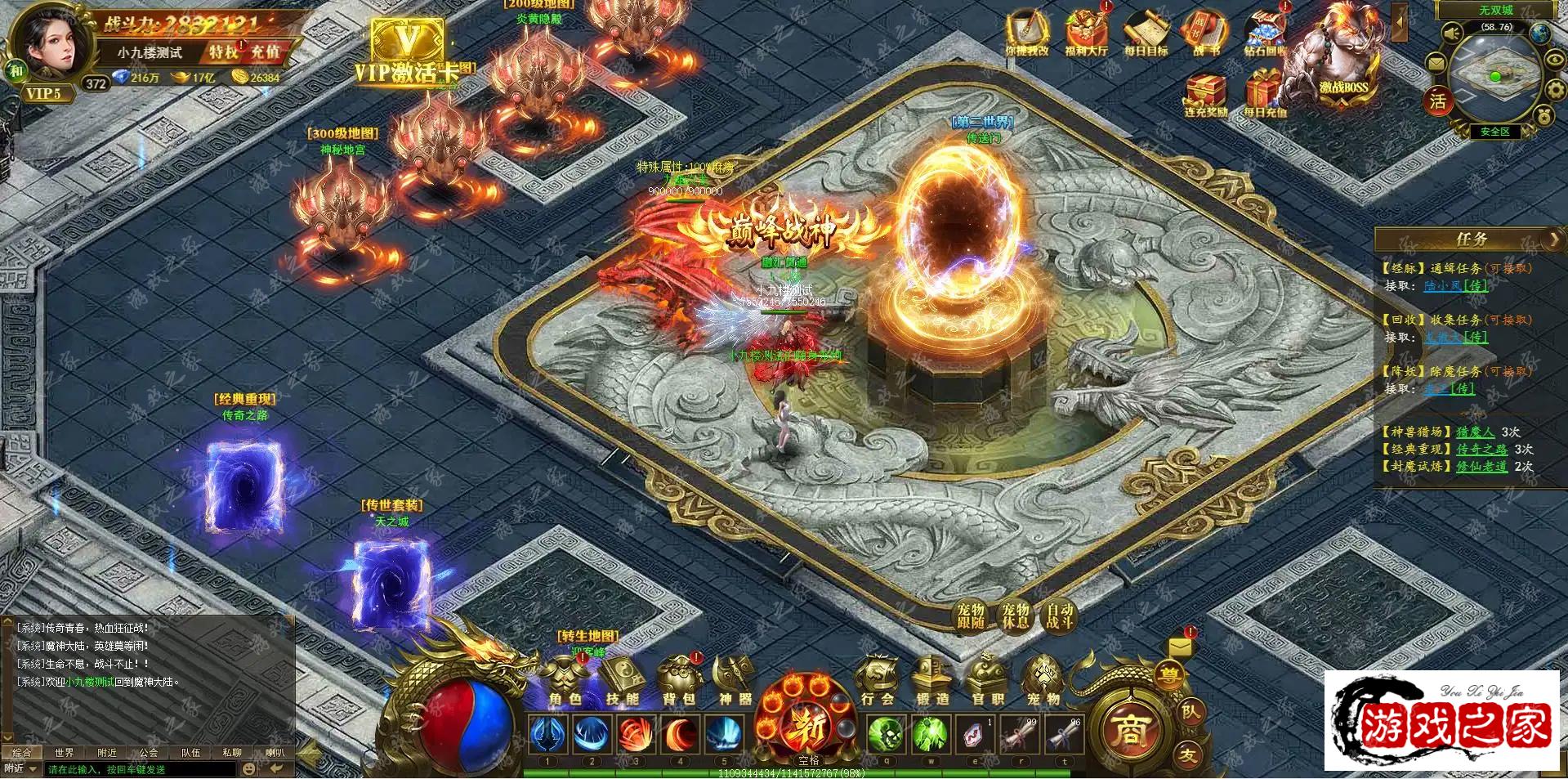Click the 宠物跟随 pet follow button
The image size is (1568, 779).
click(x=971, y=616)
